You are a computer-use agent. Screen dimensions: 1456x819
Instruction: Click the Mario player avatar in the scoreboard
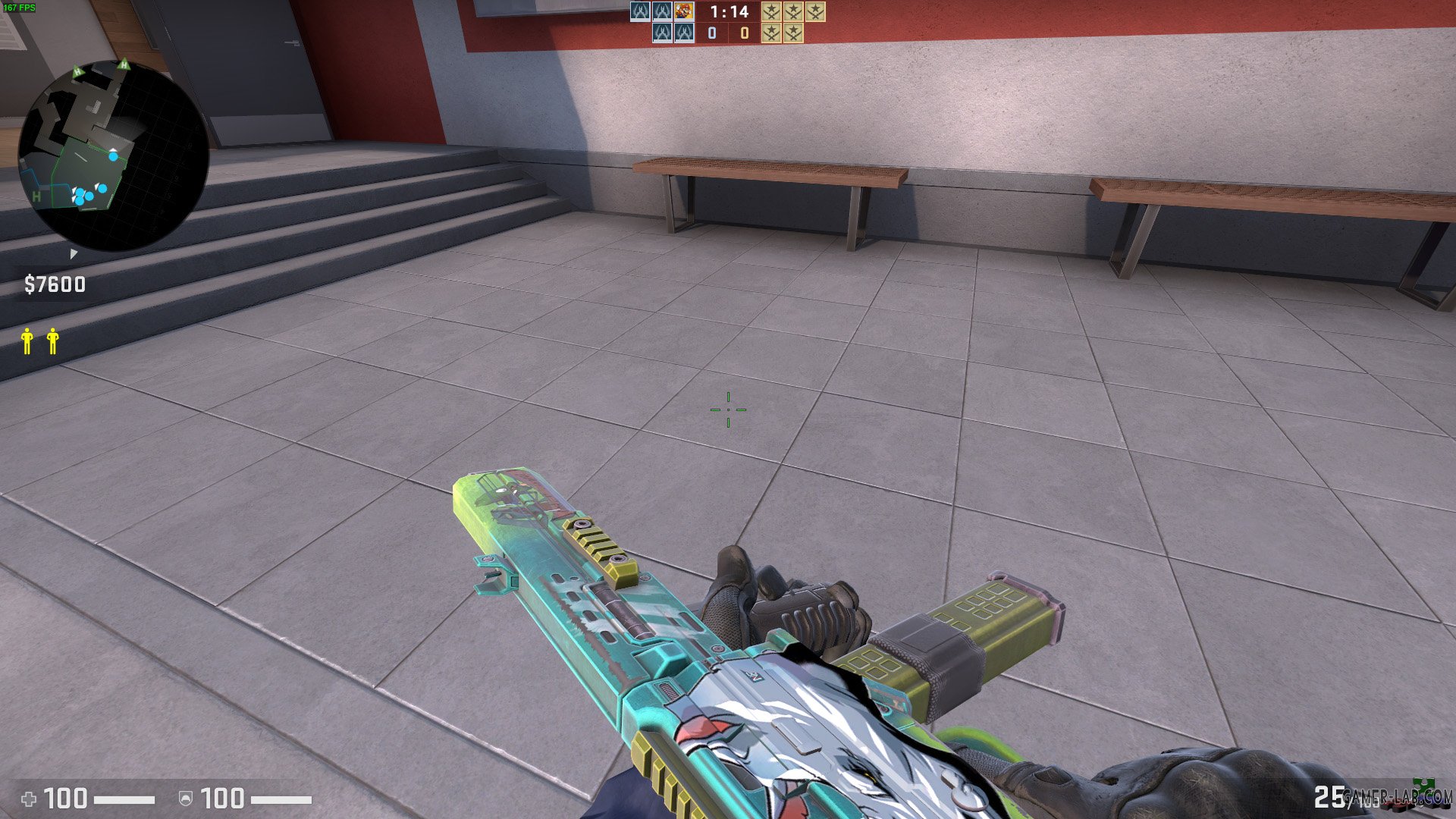click(684, 13)
